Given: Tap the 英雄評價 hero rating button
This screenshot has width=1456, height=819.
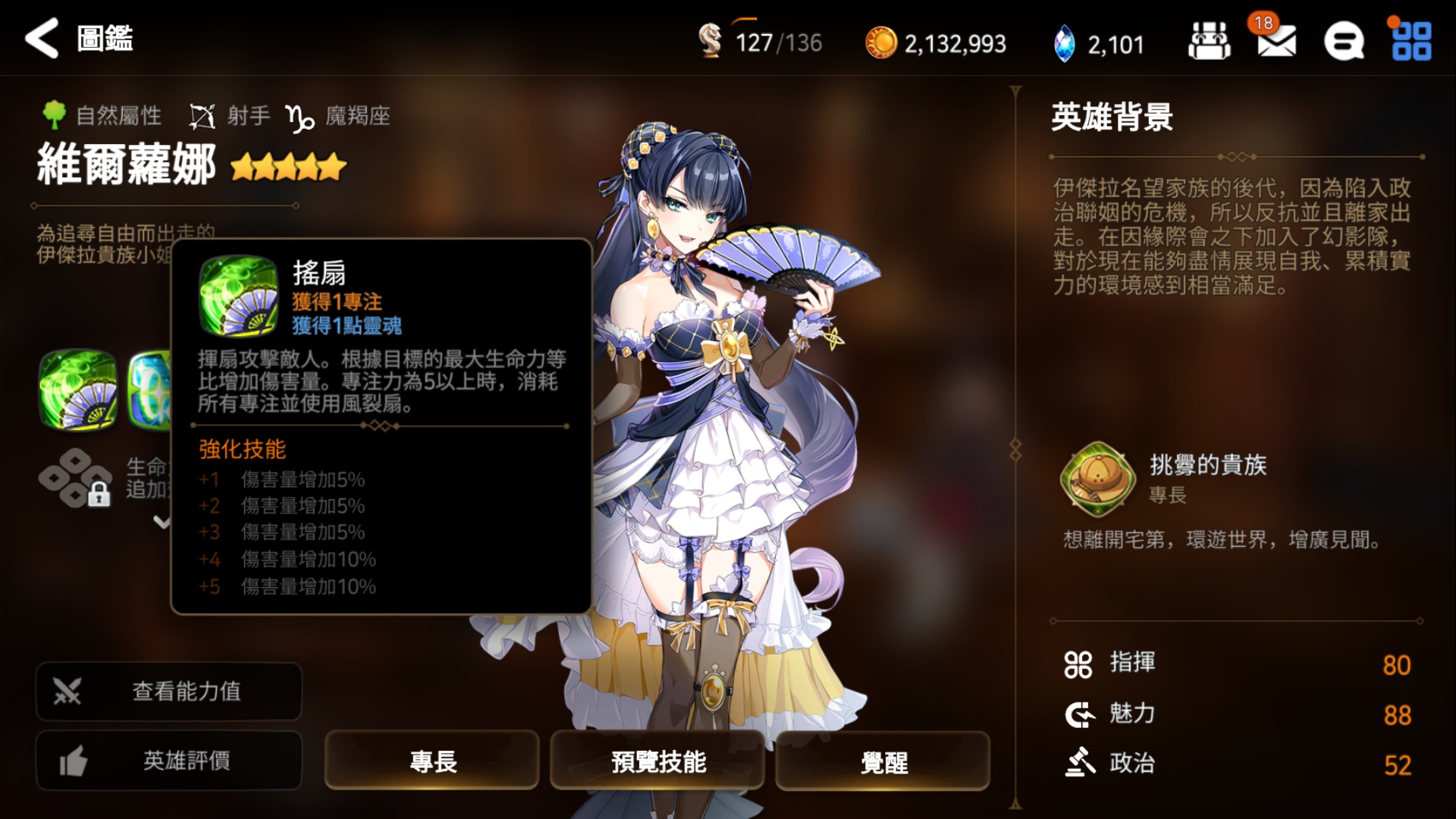Looking at the screenshot, I should [x=168, y=761].
